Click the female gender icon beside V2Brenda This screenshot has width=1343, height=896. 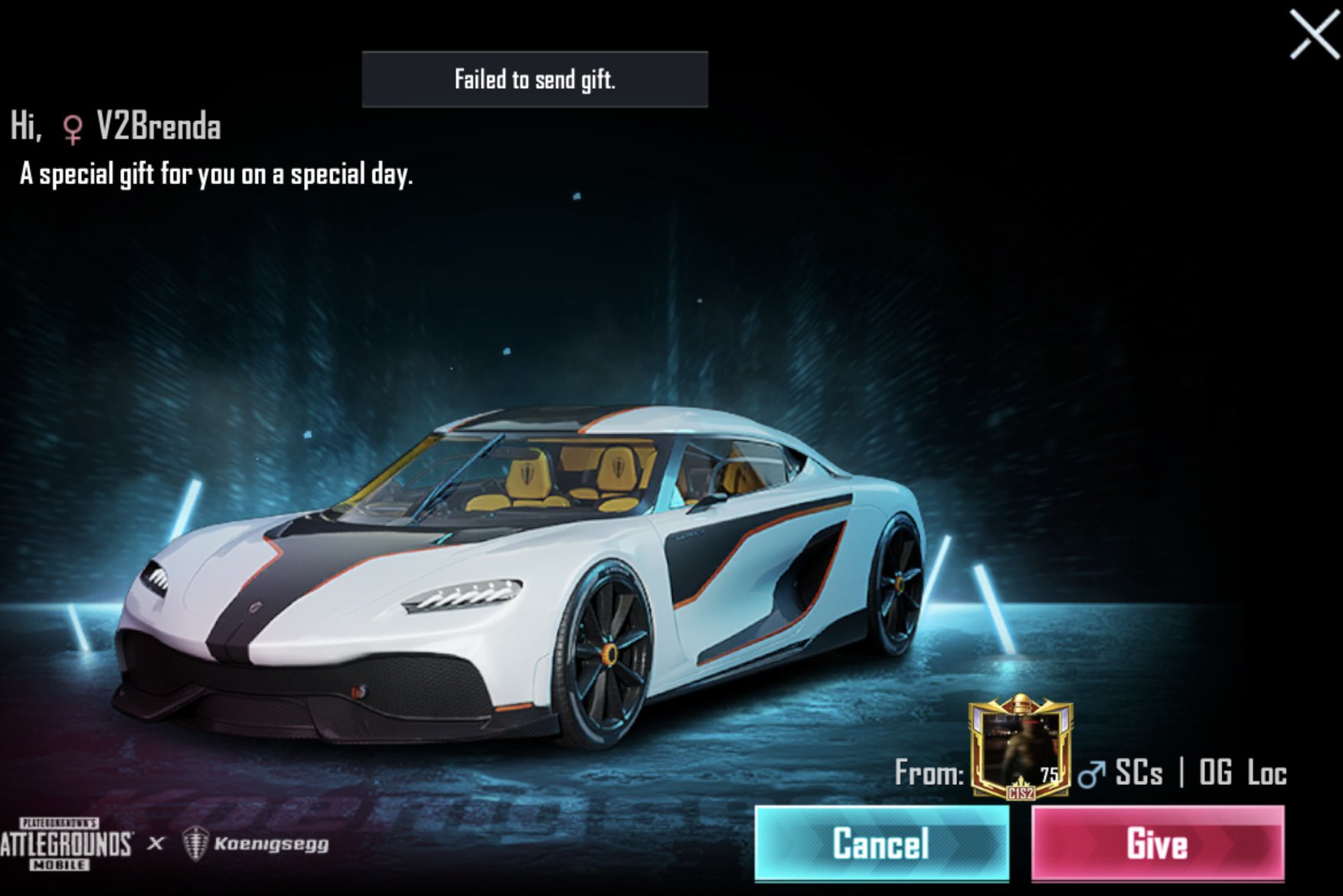pos(73,128)
